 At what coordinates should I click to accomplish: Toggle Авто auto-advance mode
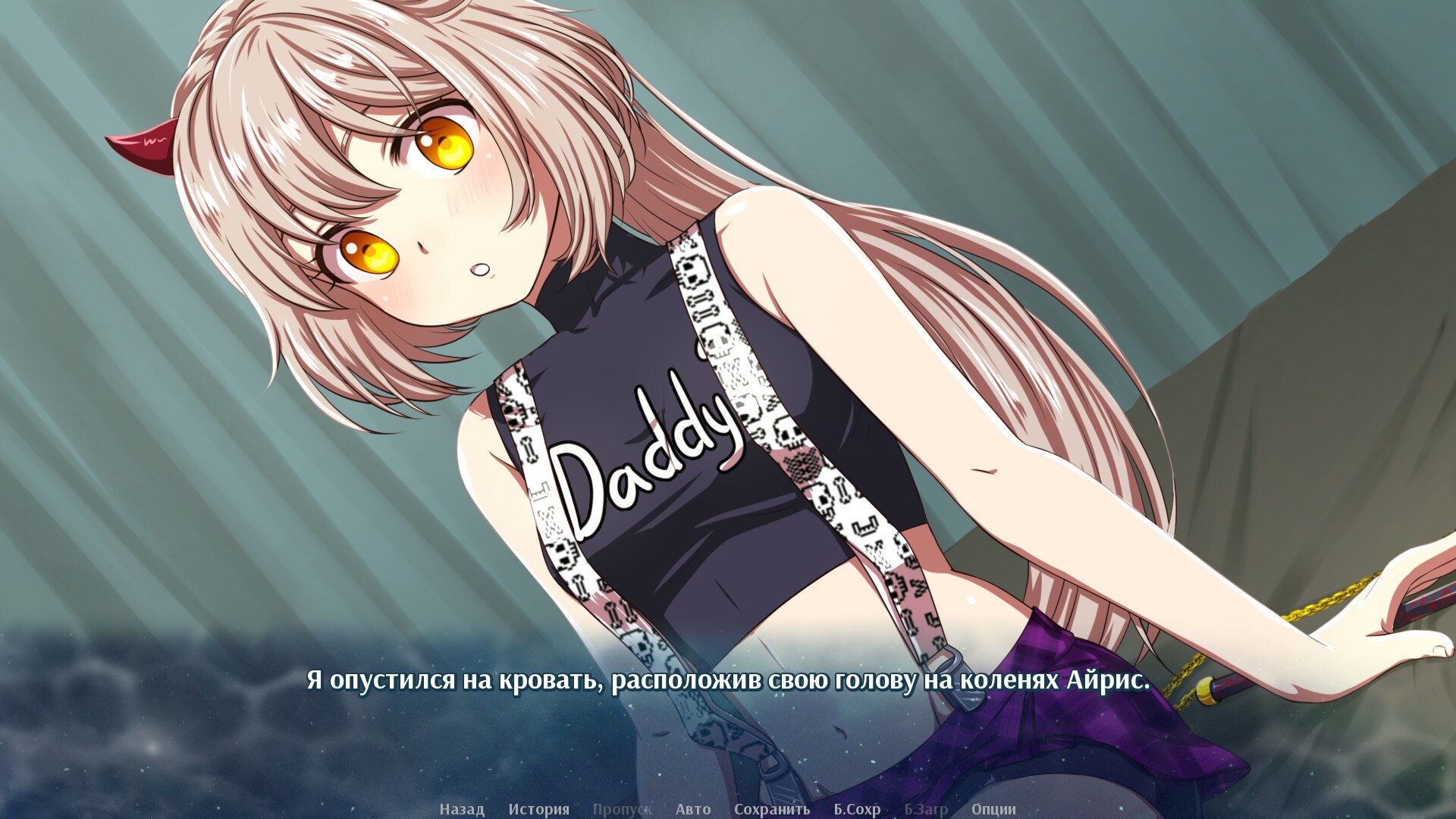point(693,809)
